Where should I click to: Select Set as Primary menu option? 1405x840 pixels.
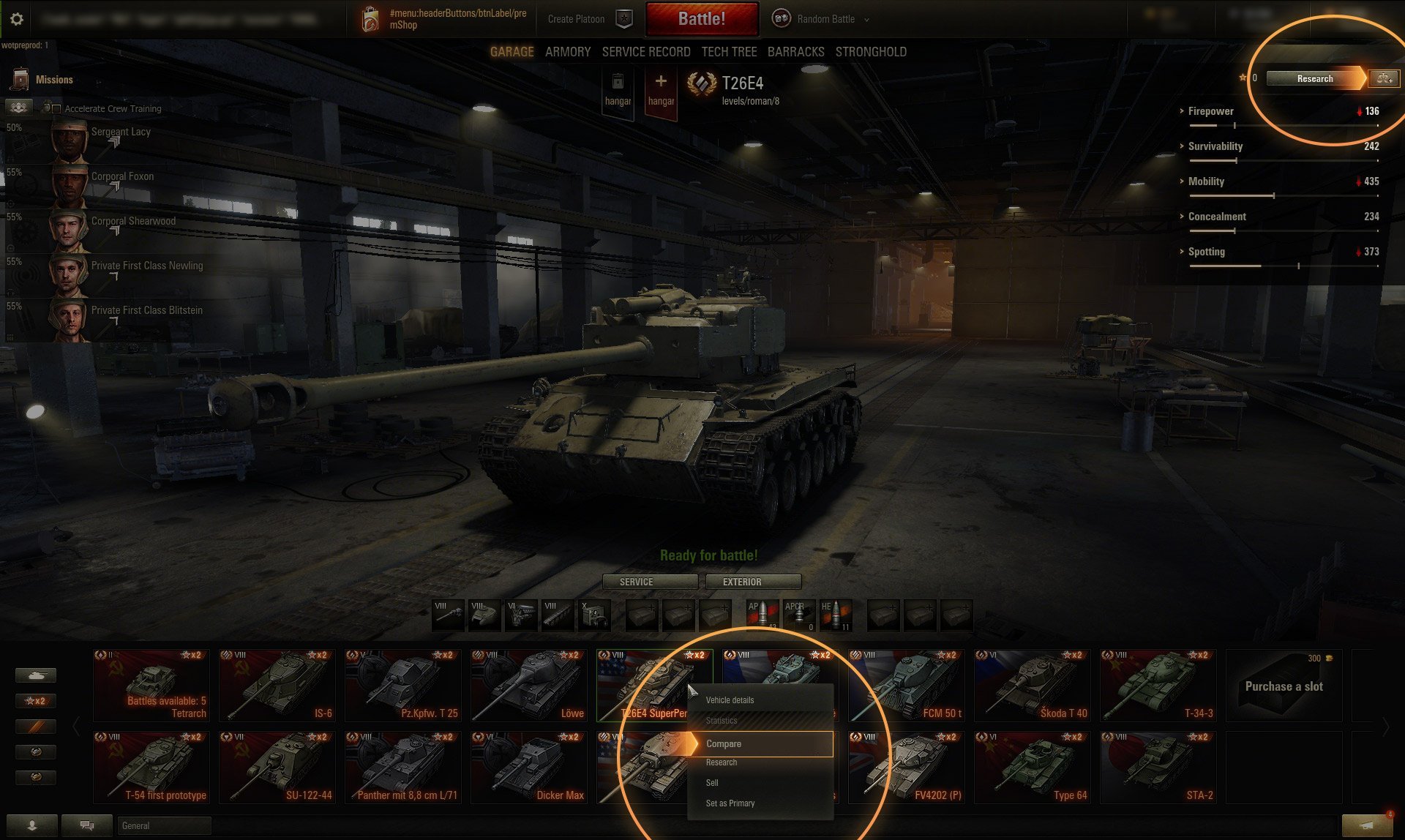coord(730,803)
